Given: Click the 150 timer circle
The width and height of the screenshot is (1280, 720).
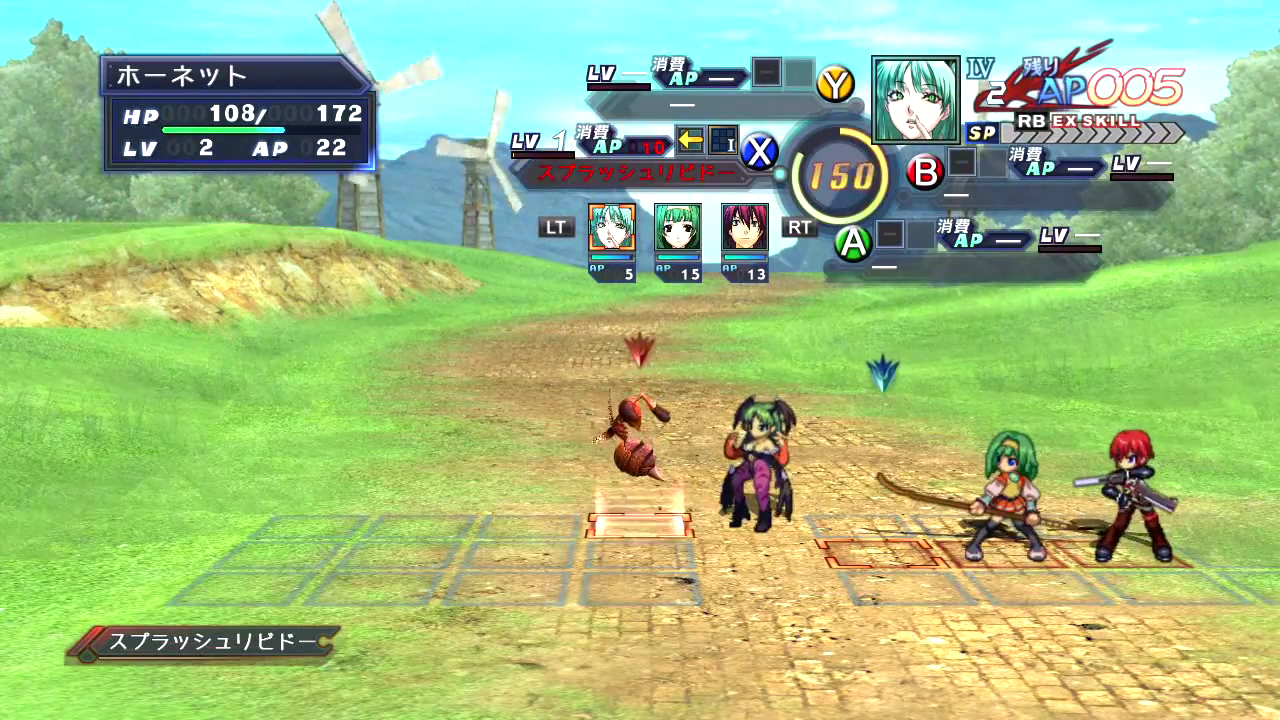Looking at the screenshot, I should (x=843, y=173).
